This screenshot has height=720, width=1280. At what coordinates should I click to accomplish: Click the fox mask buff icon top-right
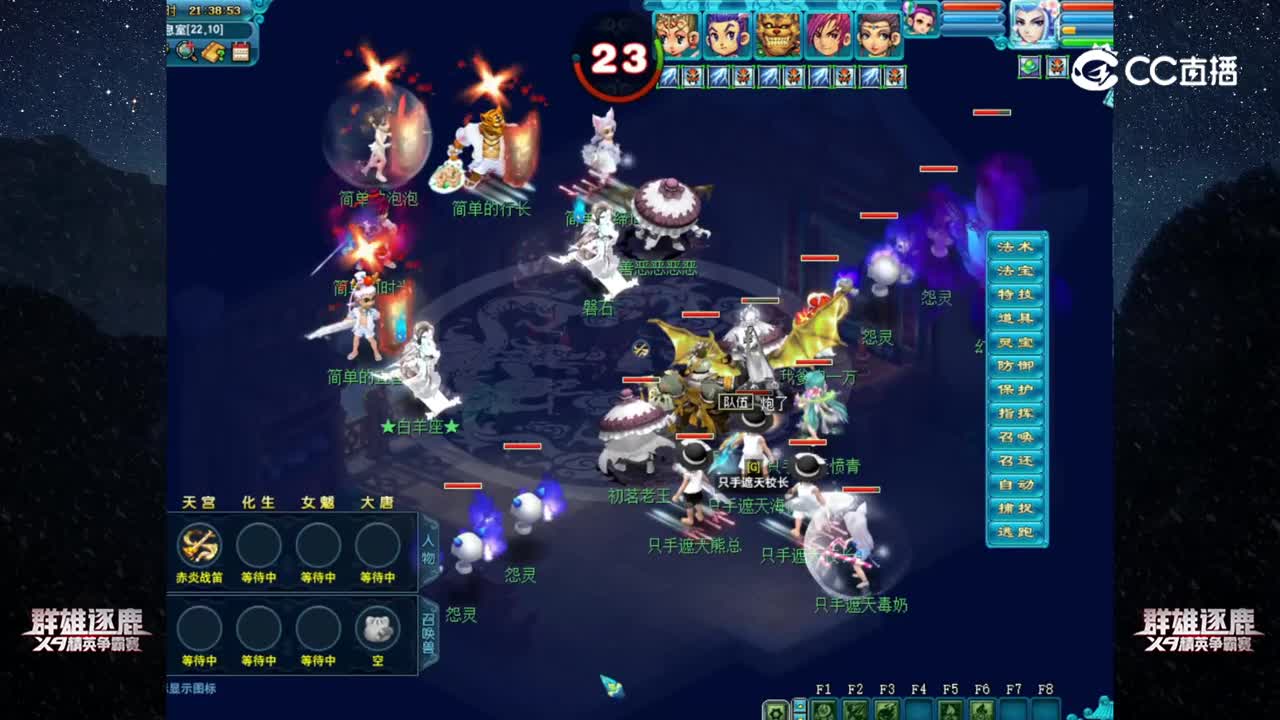click(1056, 67)
